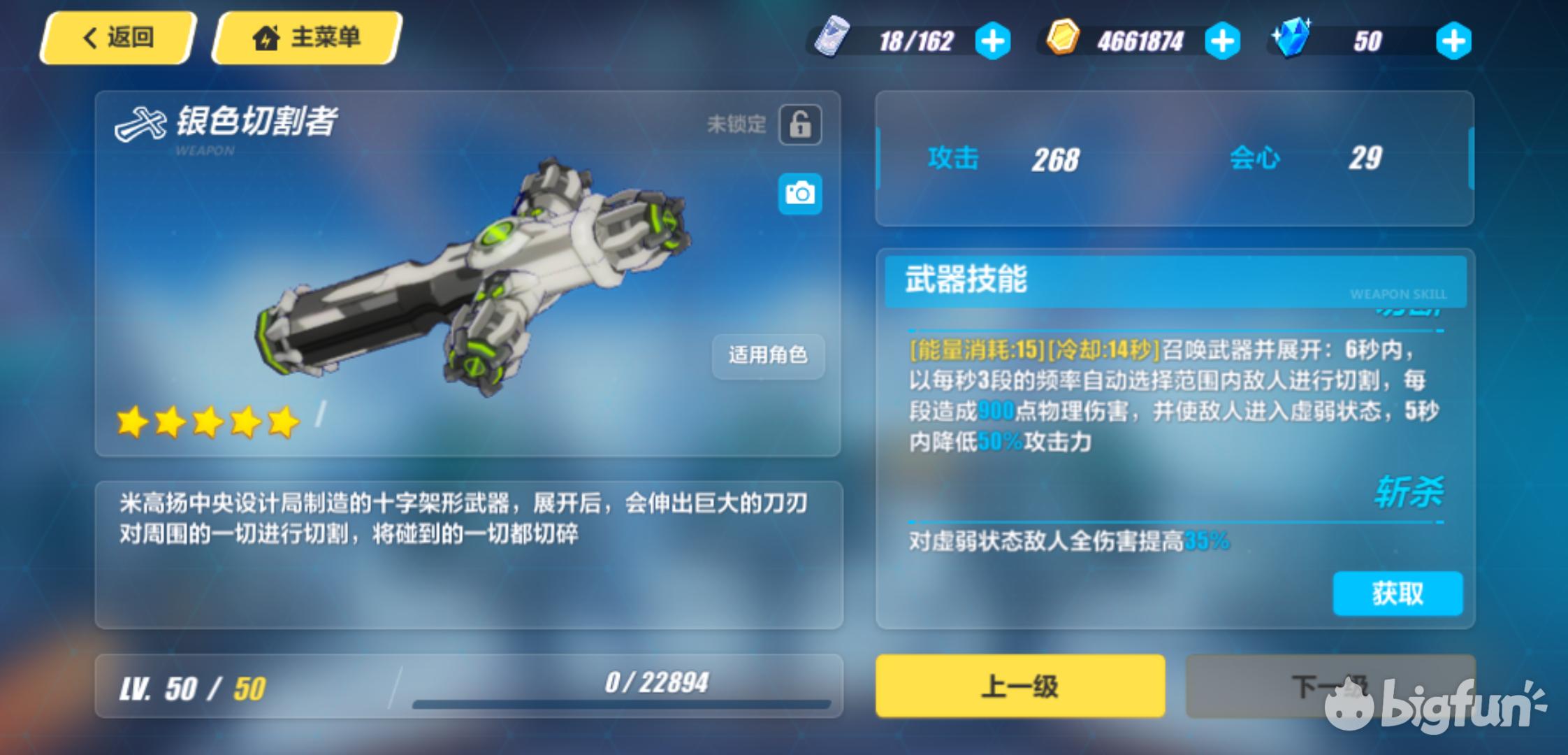Open the 适用角色 applicable characters panel
This screenshot has width=1568, height=755.
pos(767,357)
